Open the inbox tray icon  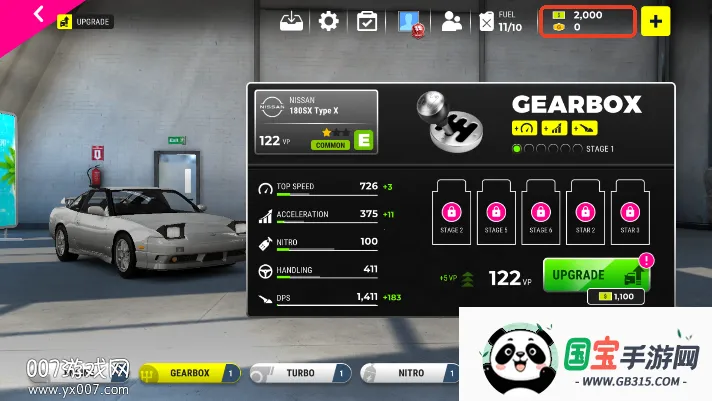291,21
